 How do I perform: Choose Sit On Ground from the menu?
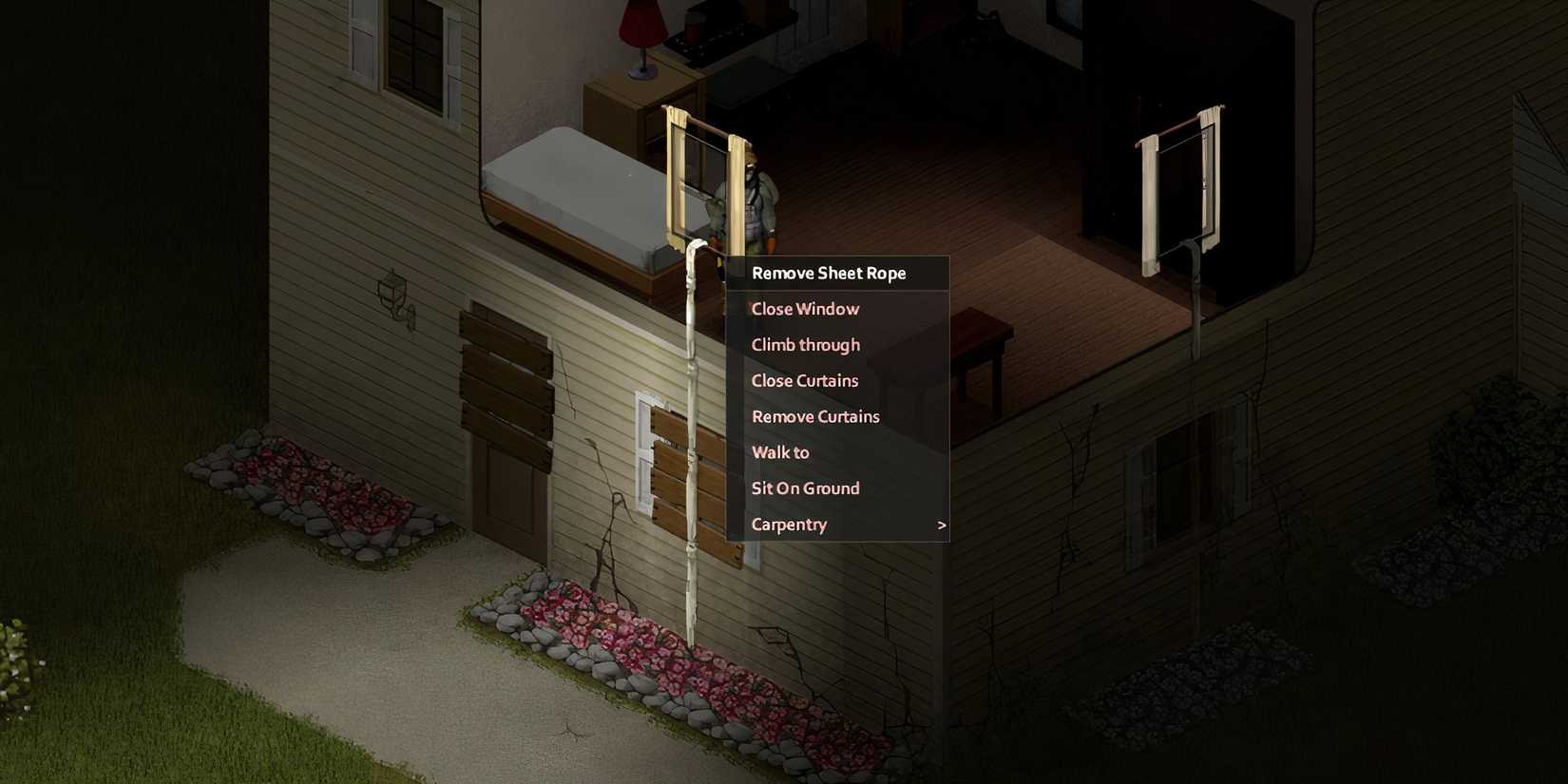pos(805,488)
